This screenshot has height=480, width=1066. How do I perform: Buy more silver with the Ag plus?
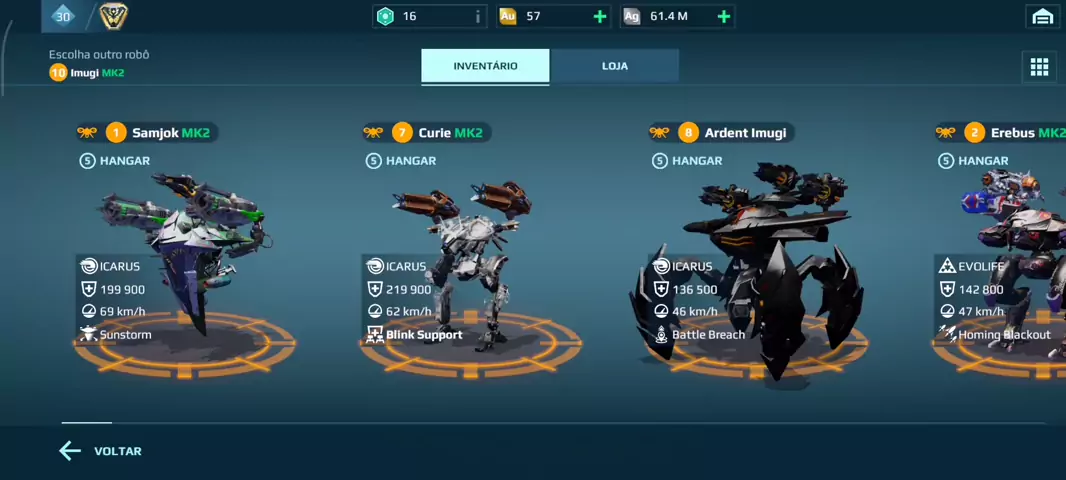[x=724, y=16]
